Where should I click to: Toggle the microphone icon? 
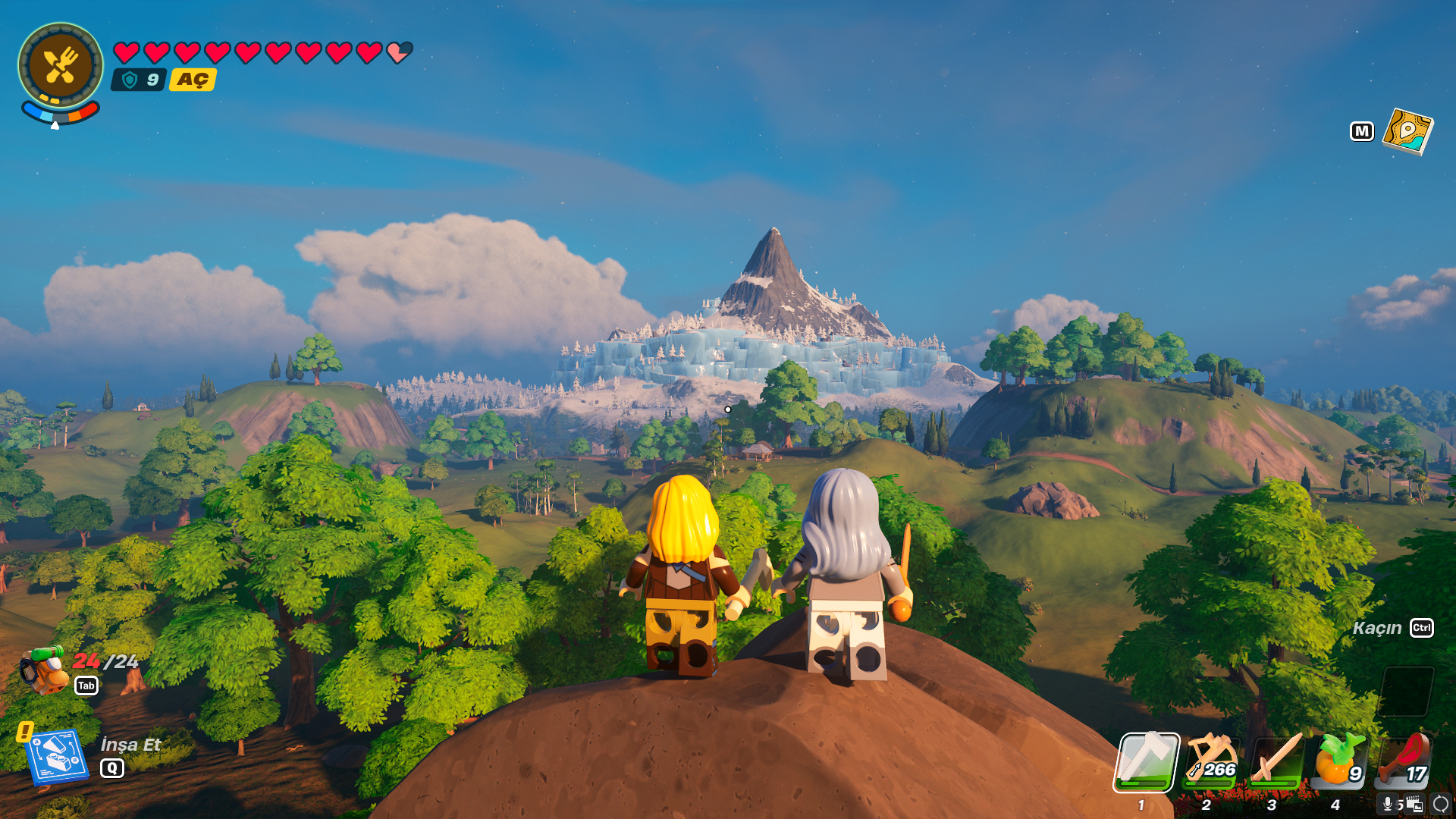[x=1388, y=804]
